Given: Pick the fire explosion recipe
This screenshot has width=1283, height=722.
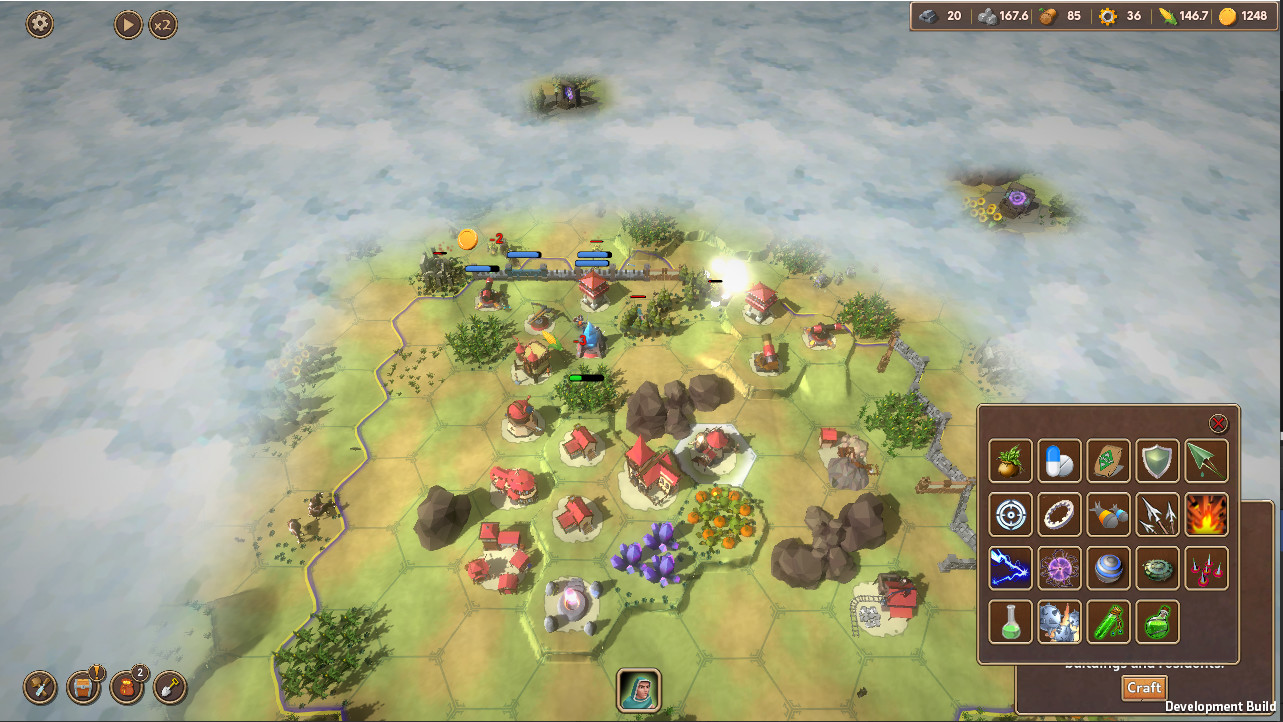Looking at the screenshot, I should coord(1207,514).
